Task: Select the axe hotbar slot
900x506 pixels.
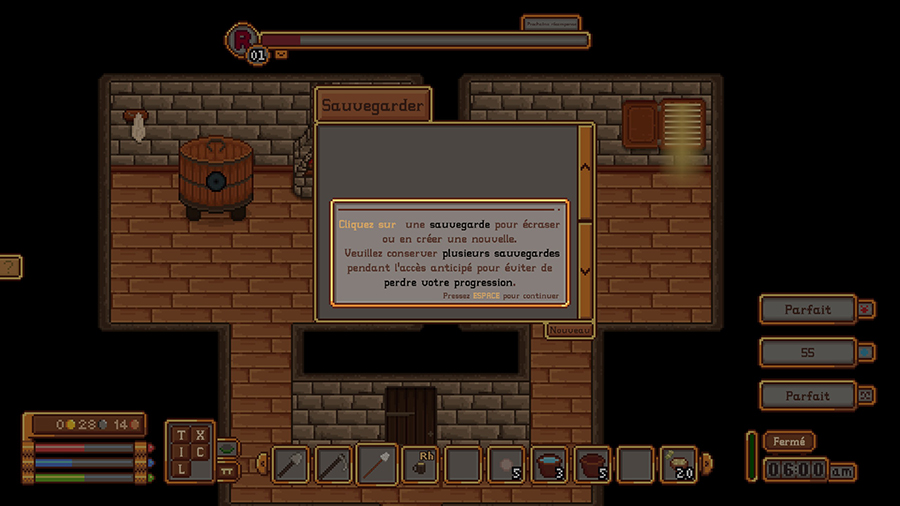Action: click(x=290, y=464)
